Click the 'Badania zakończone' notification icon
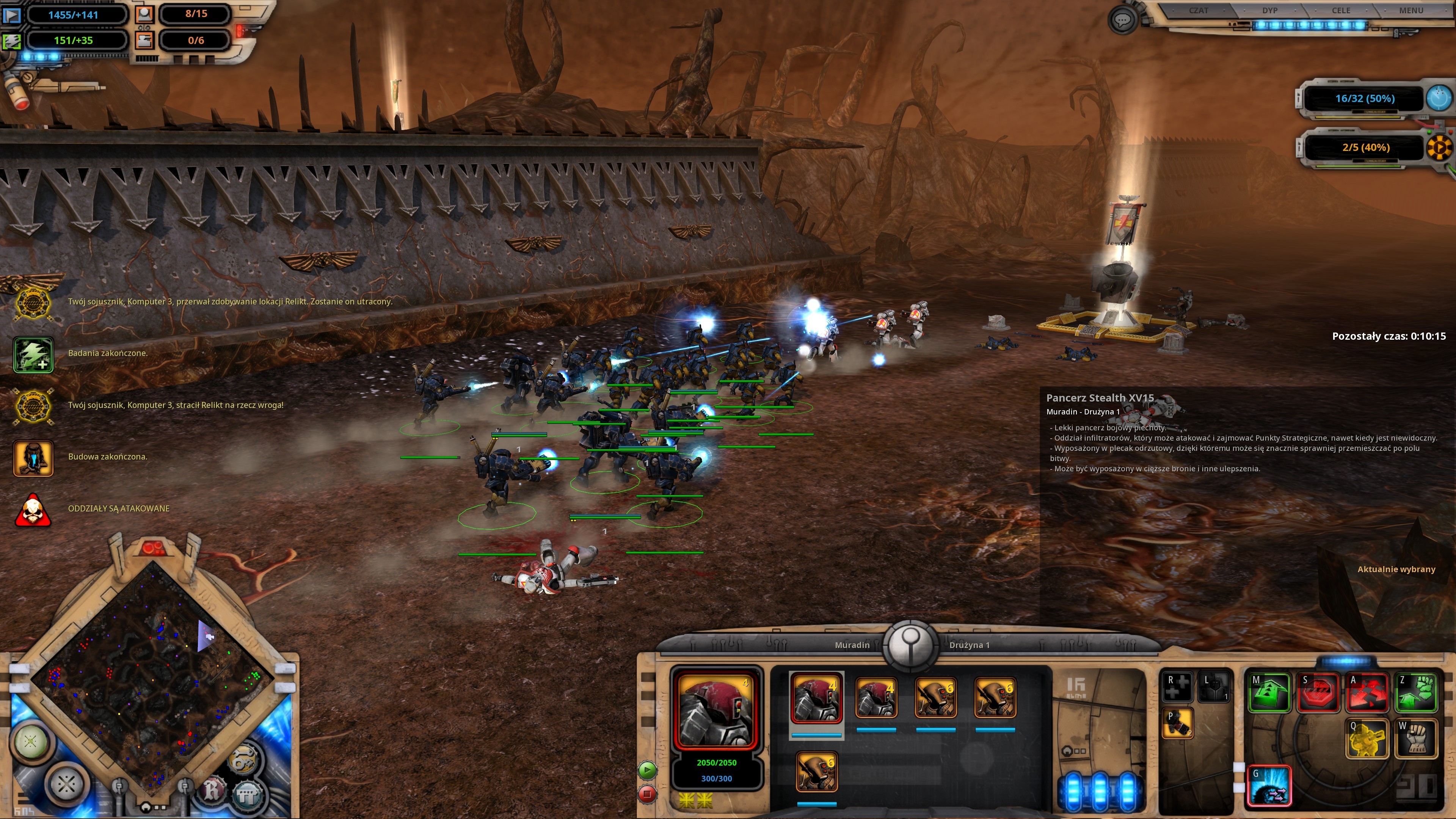The image size is (1456, 819). coord(33,355)
